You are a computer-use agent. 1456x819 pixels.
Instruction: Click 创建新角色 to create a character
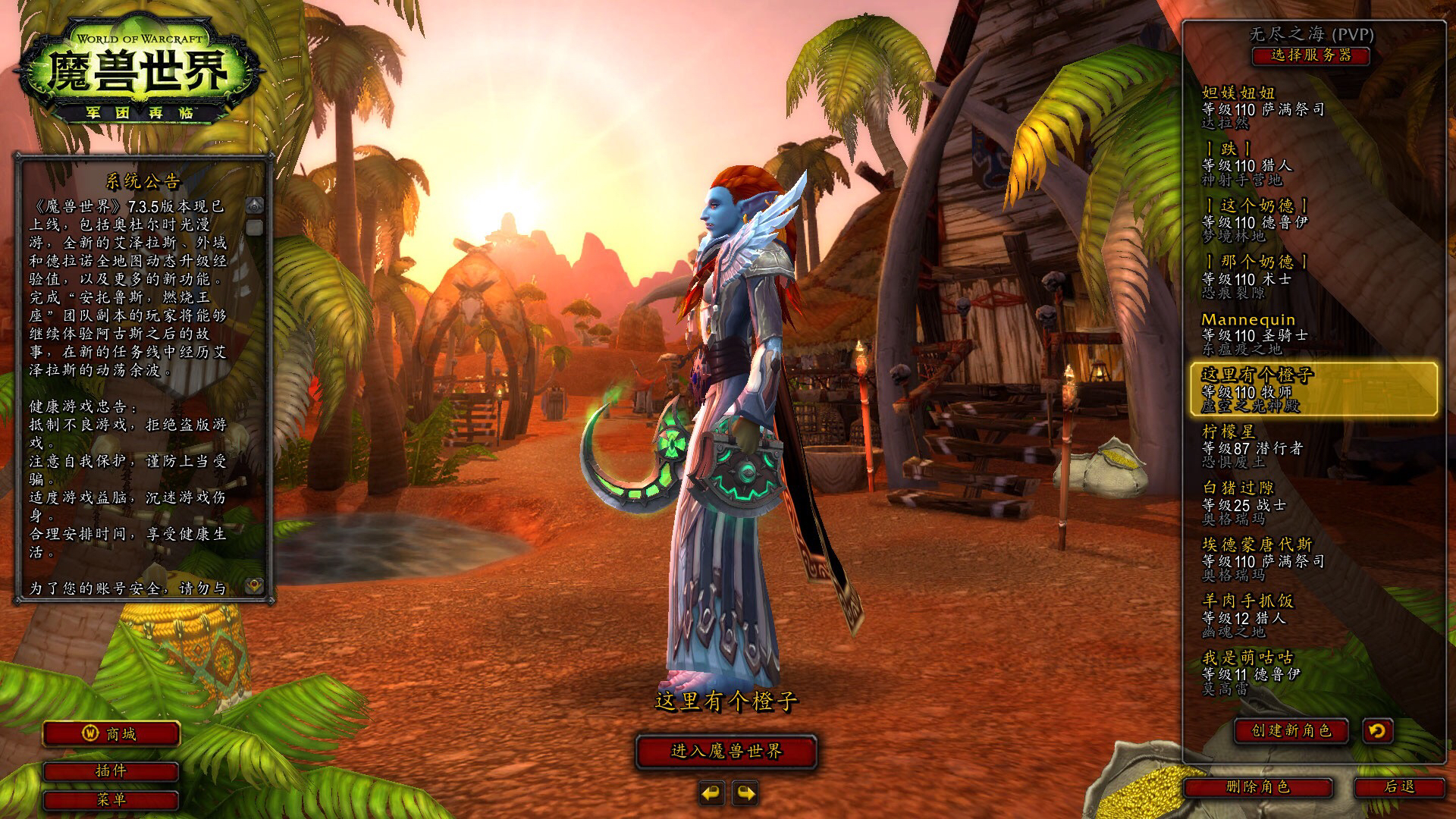[1291, 730]
